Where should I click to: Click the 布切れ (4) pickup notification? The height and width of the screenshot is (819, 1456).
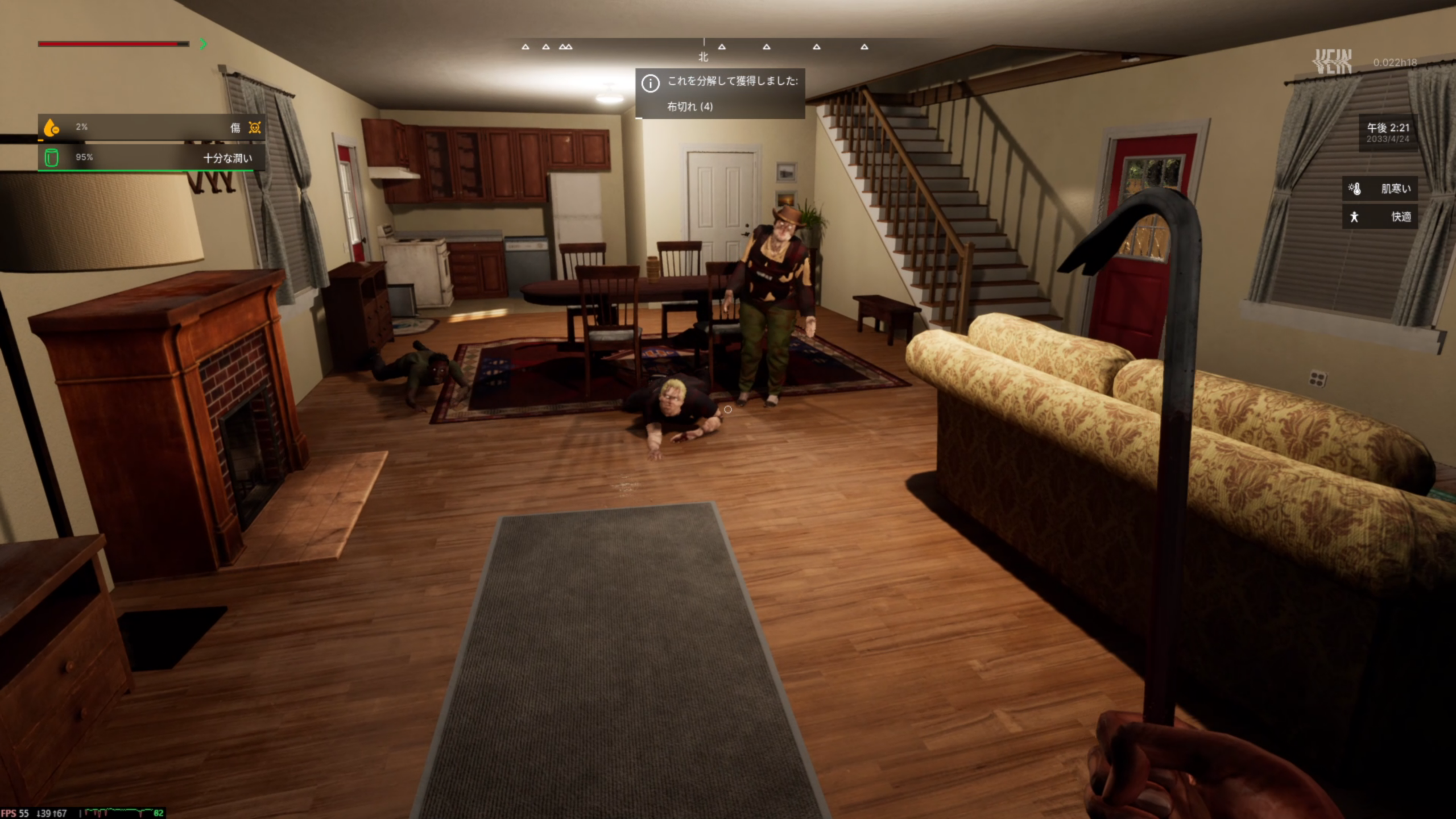(719, 94)
